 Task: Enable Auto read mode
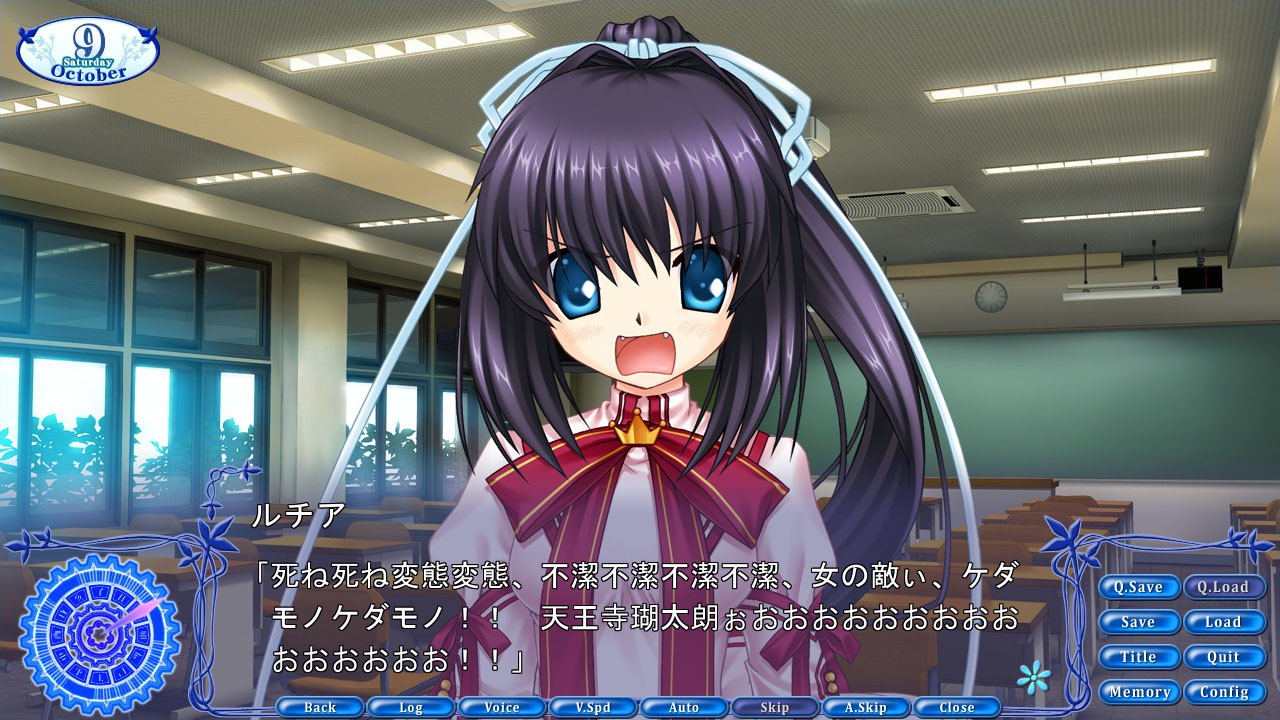coord(683,706)
